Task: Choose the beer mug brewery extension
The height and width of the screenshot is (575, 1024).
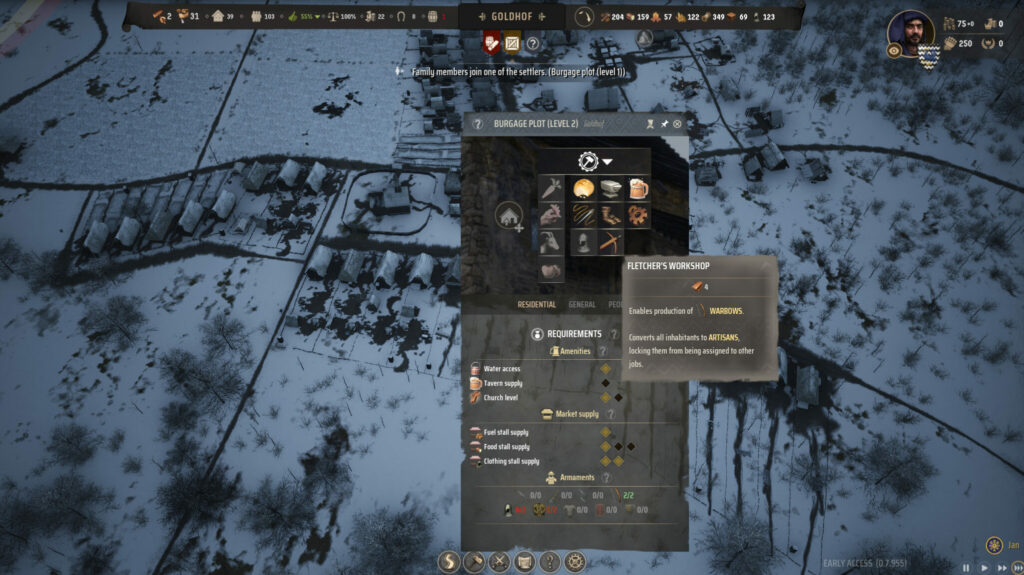Action: [637, 189]
